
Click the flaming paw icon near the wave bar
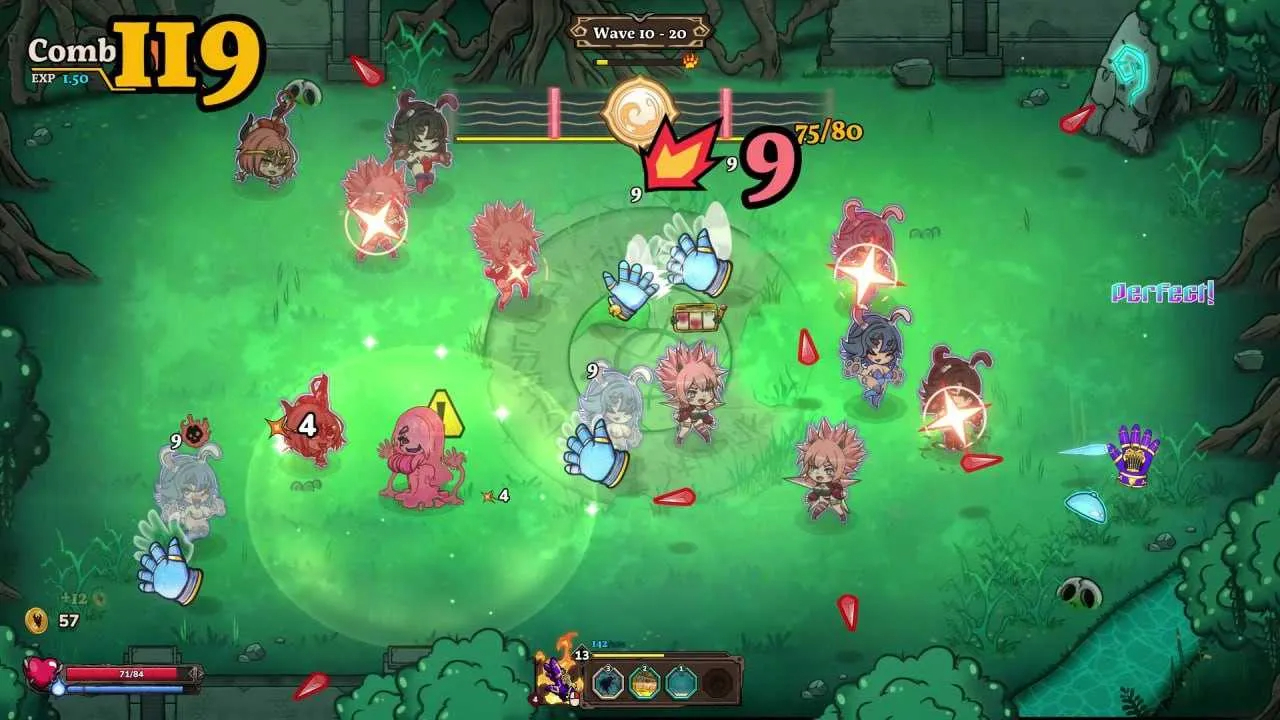pos(689,61)
